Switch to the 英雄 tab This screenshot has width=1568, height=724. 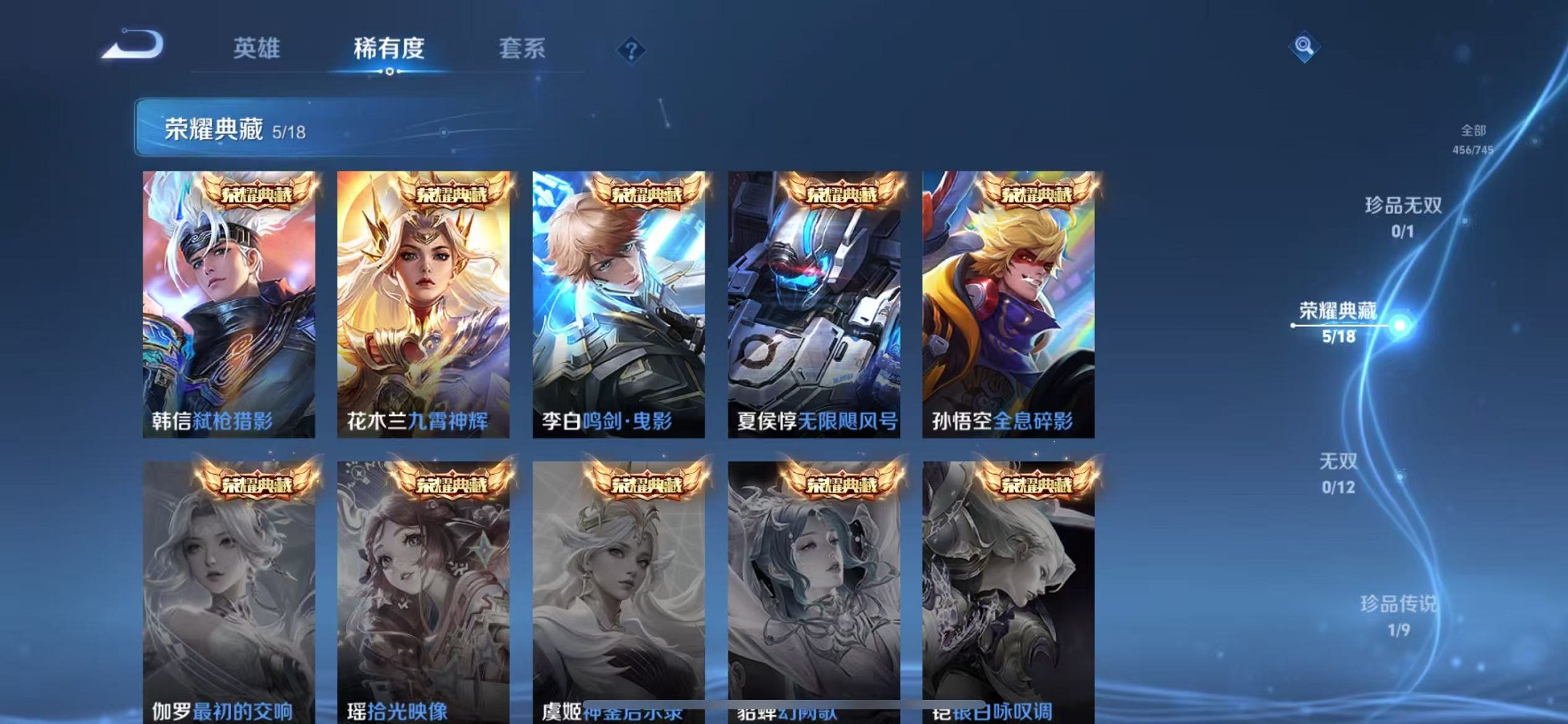coord(256,49)
